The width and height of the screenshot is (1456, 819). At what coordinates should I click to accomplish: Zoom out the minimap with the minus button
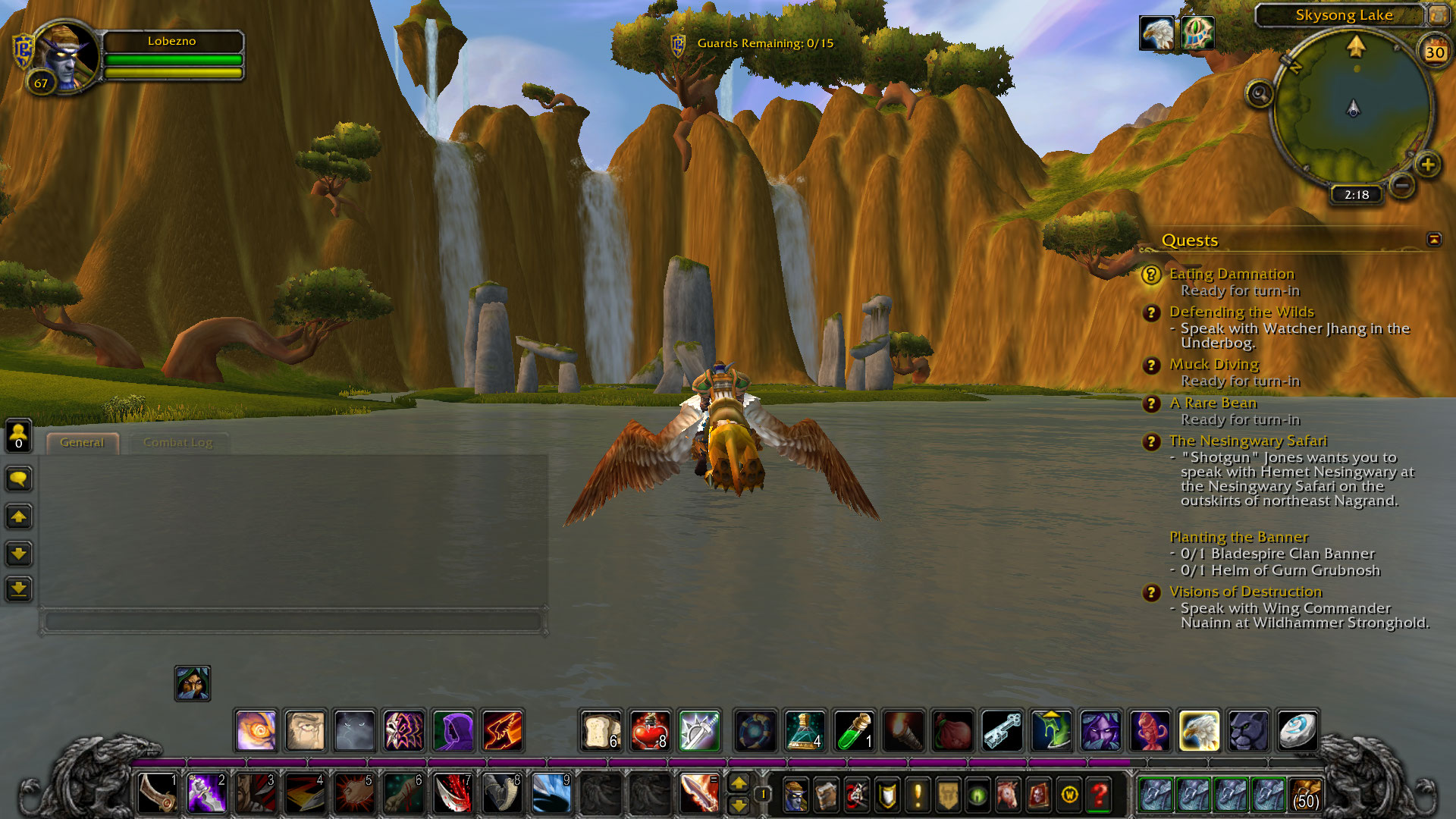tap(1401, 184)
